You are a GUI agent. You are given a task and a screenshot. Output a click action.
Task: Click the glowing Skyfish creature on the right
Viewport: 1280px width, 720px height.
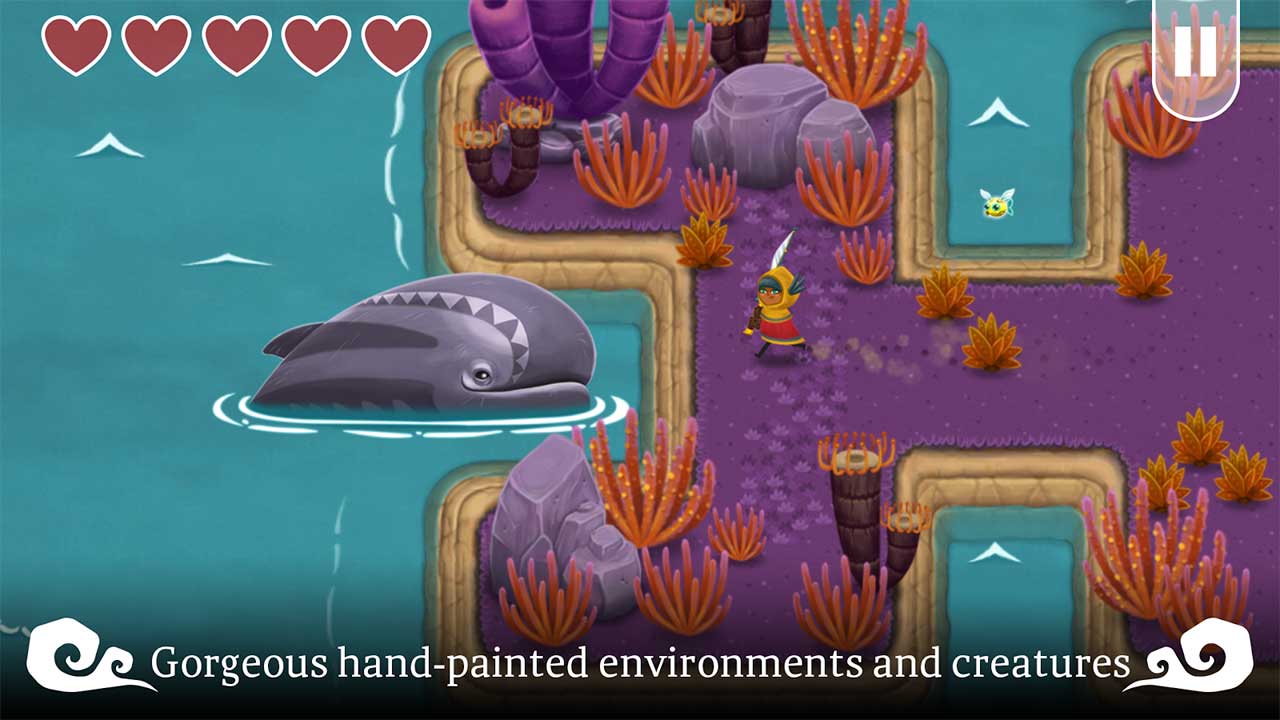coord(996,203)
